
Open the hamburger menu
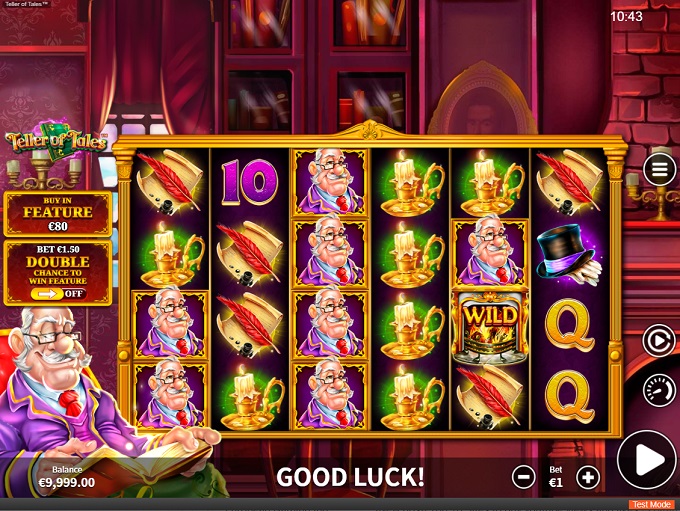click(x=659, y=169)
